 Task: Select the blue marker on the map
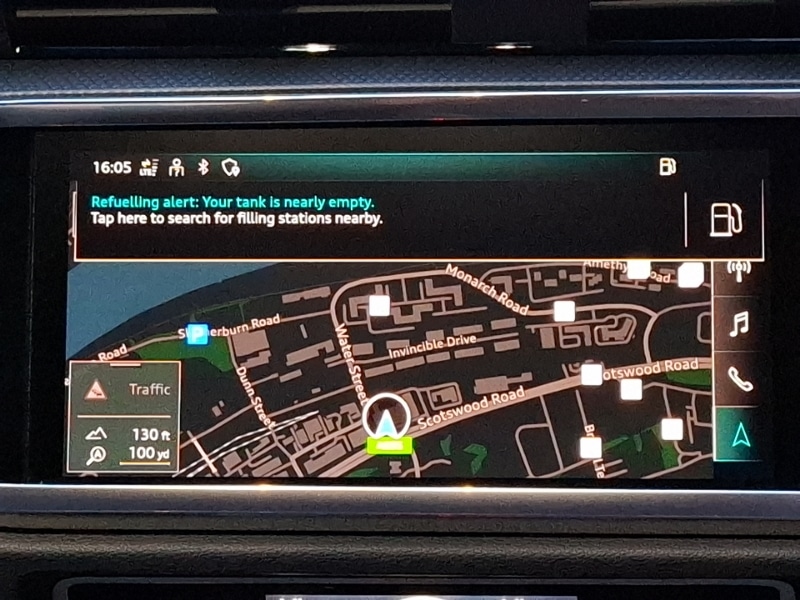pos(197,334)
